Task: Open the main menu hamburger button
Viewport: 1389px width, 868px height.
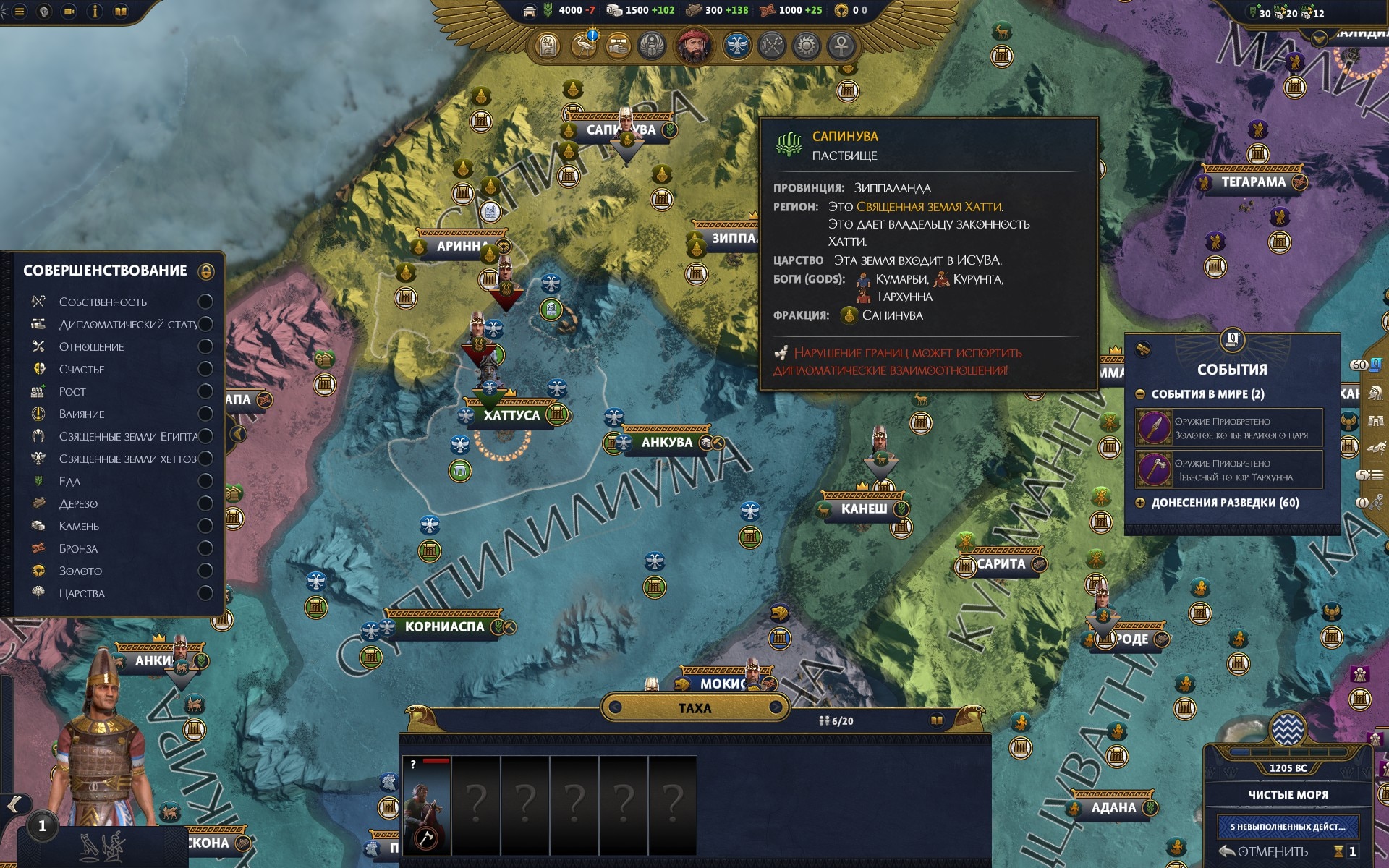Action: tap(20, 11)
